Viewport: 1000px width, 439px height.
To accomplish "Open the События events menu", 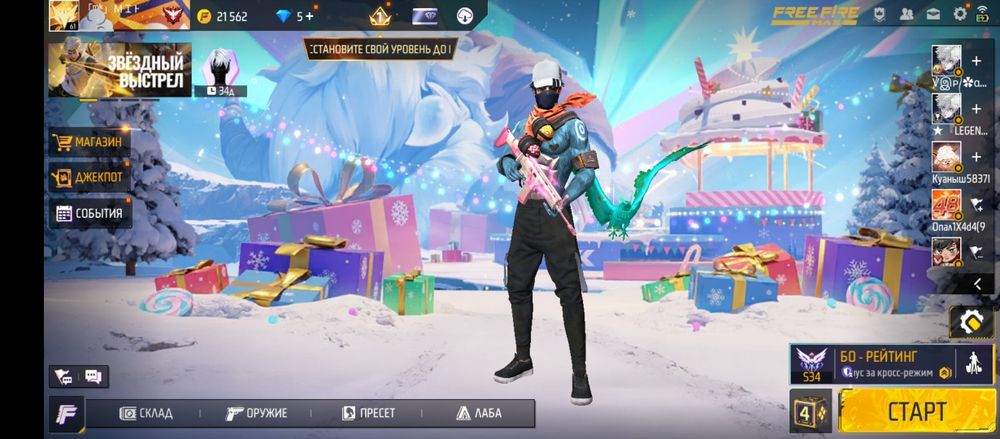I will coord(89,213).
